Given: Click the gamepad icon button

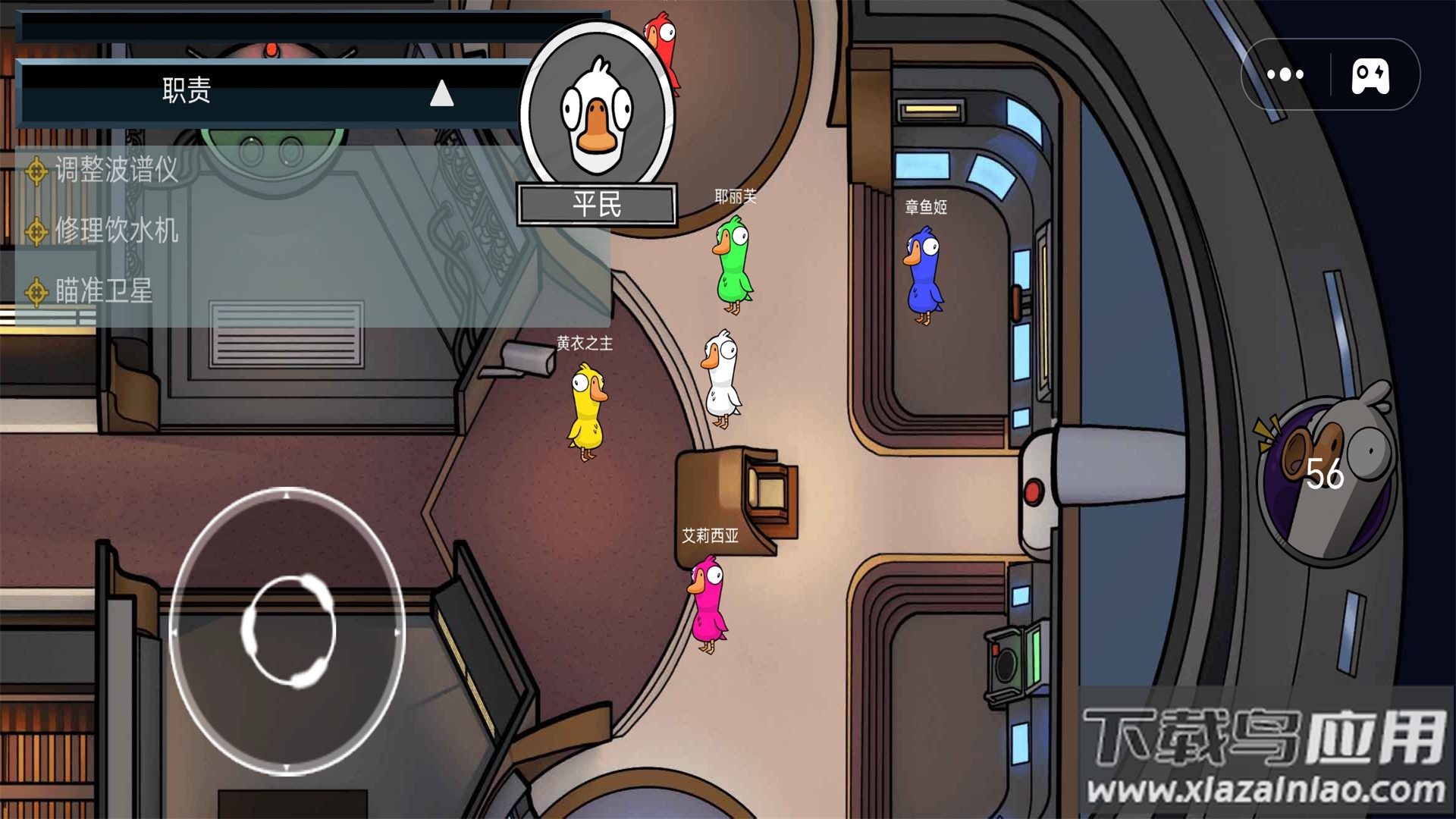Looking at the screenshot, I should (1370, 76).
